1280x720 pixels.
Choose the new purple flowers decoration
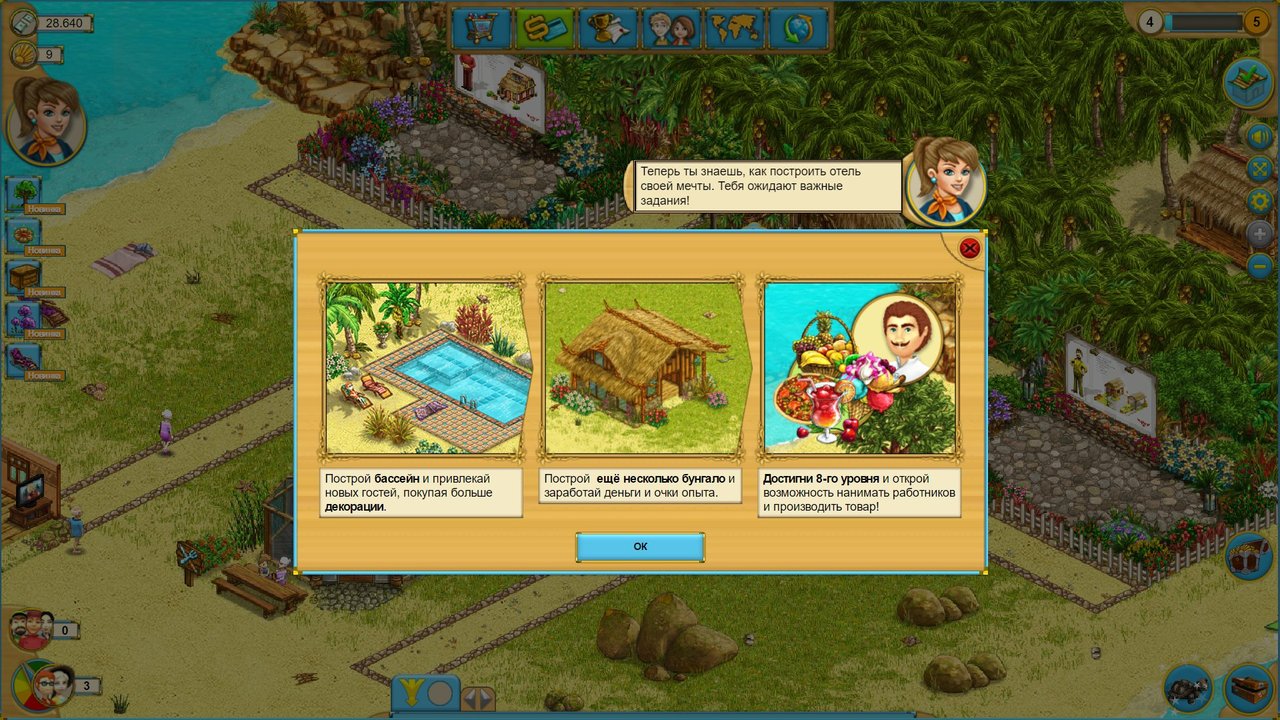[x=24, y=318]
